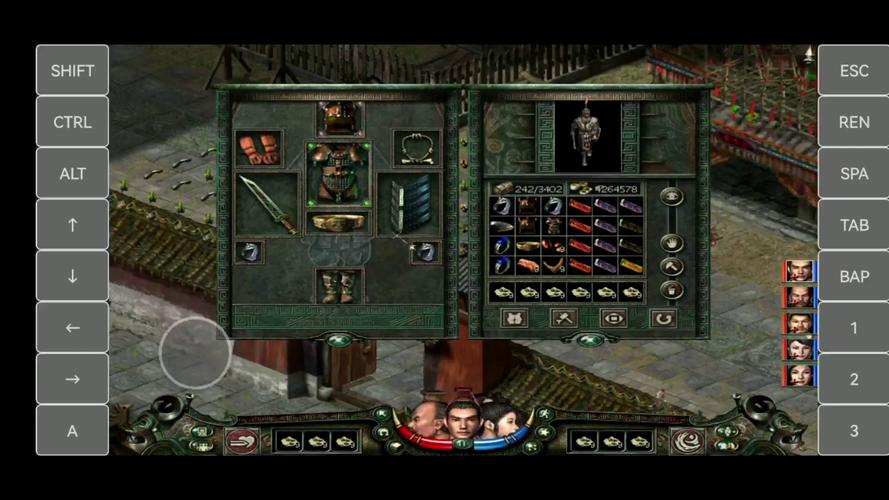This screenshot has width=889, height=500.
Task: Select the yellow bar item in inventory
Action: (629, 265)
